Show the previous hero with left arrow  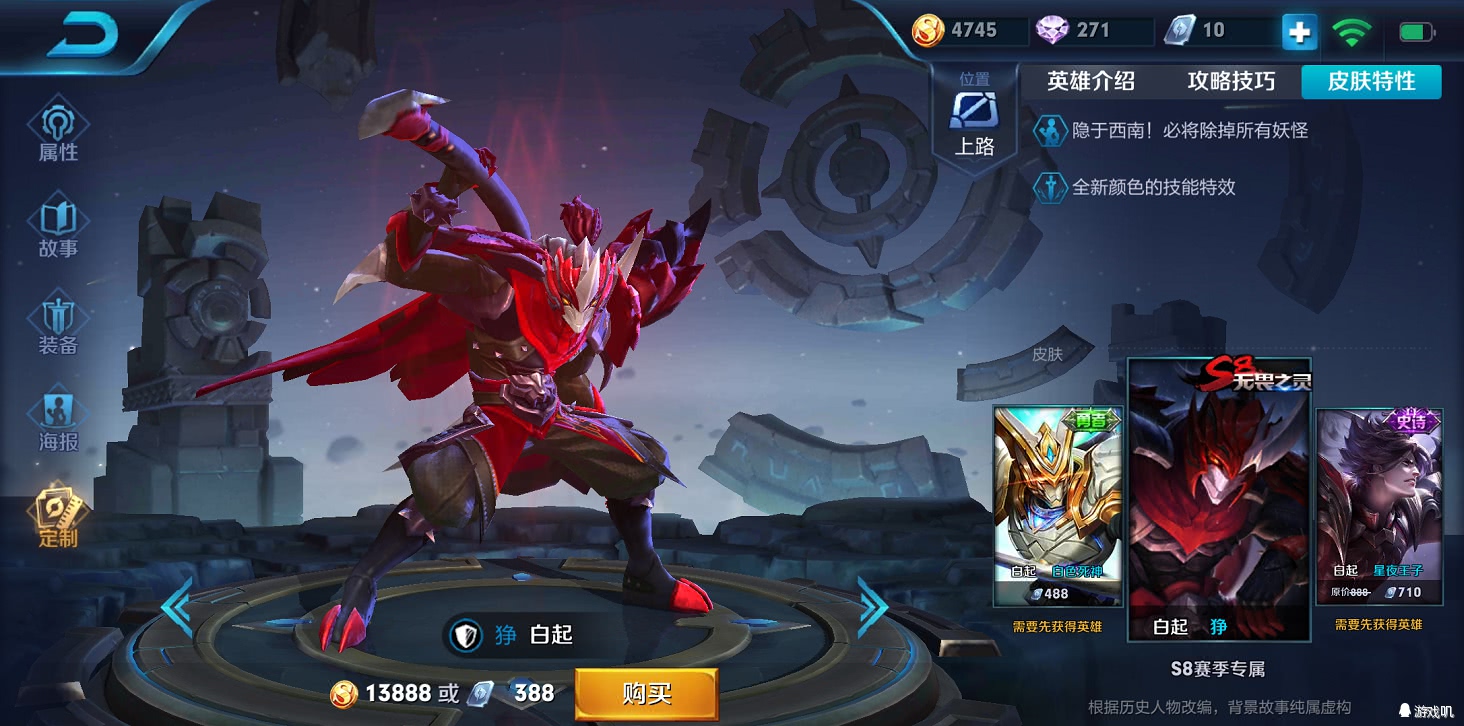click(x=177, y=607)
